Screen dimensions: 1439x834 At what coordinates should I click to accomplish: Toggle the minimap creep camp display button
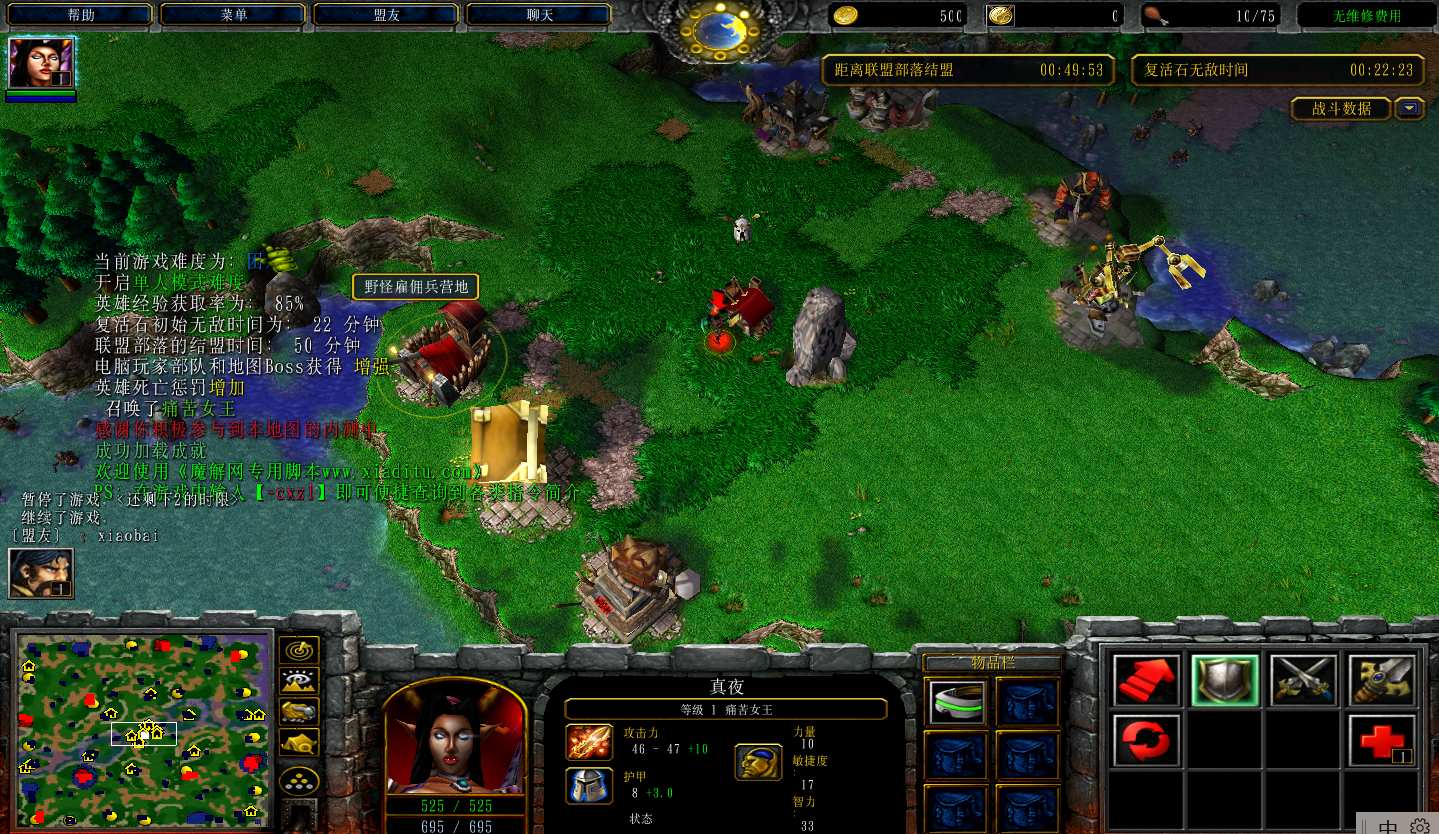pos(299,742)
